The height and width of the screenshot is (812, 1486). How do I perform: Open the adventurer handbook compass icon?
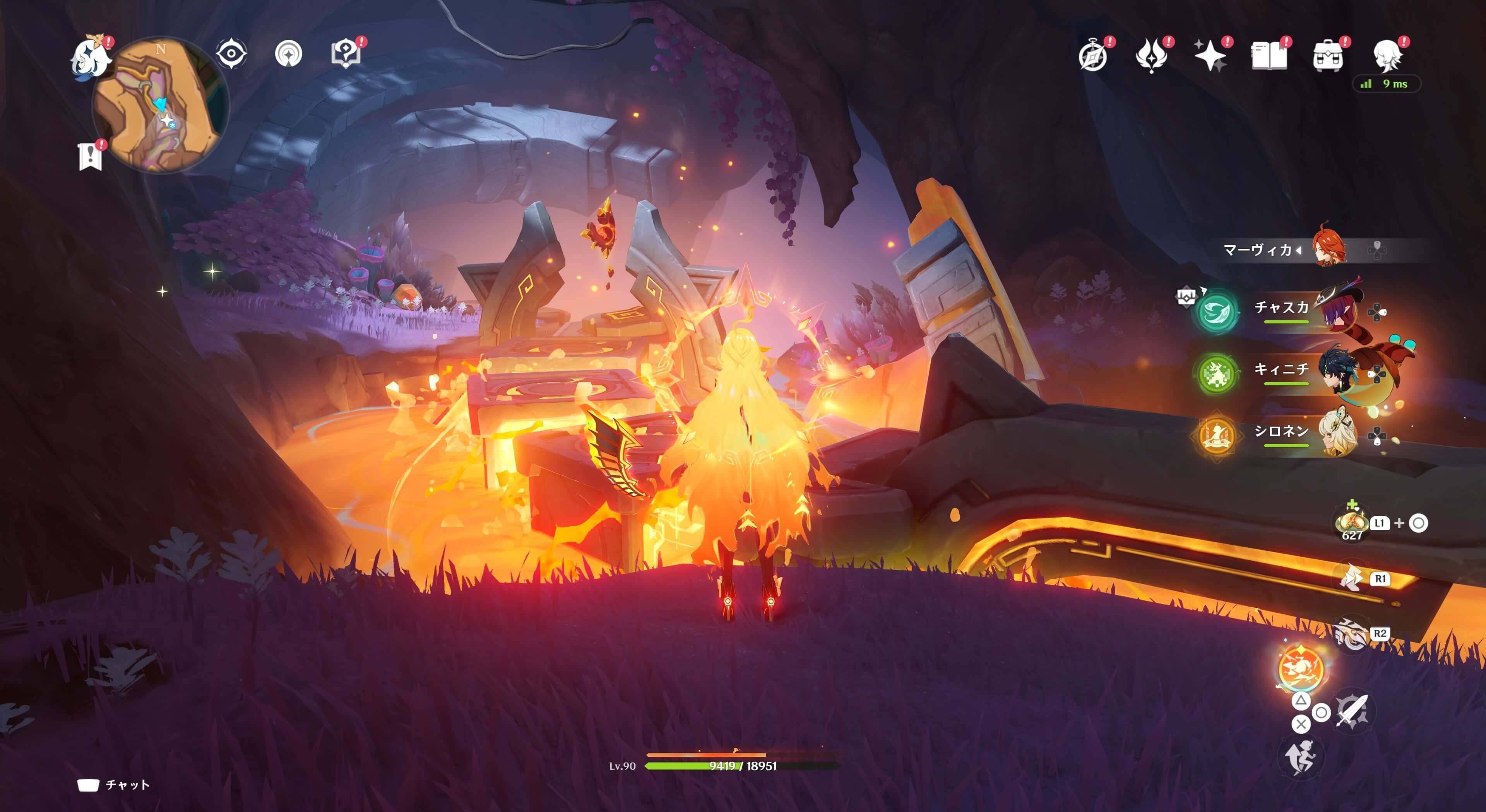(x=1093, y=56)
